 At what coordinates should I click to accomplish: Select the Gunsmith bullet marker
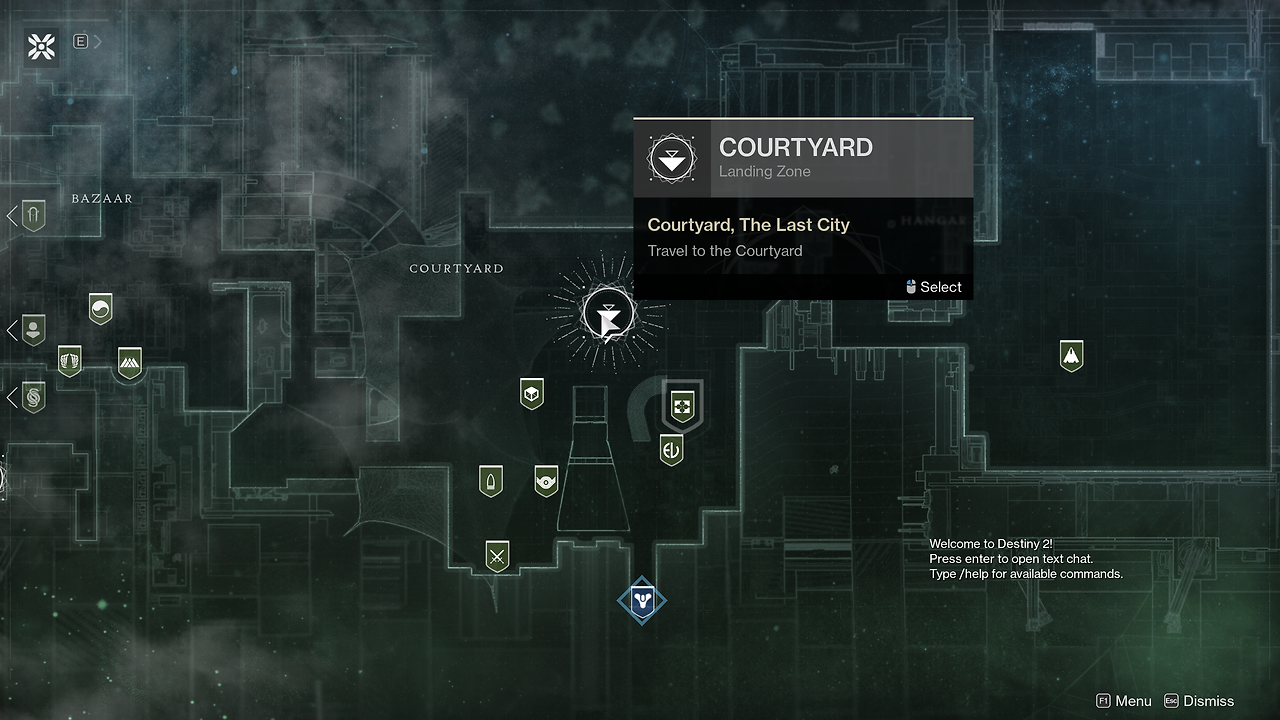click(x=490, y=481)
